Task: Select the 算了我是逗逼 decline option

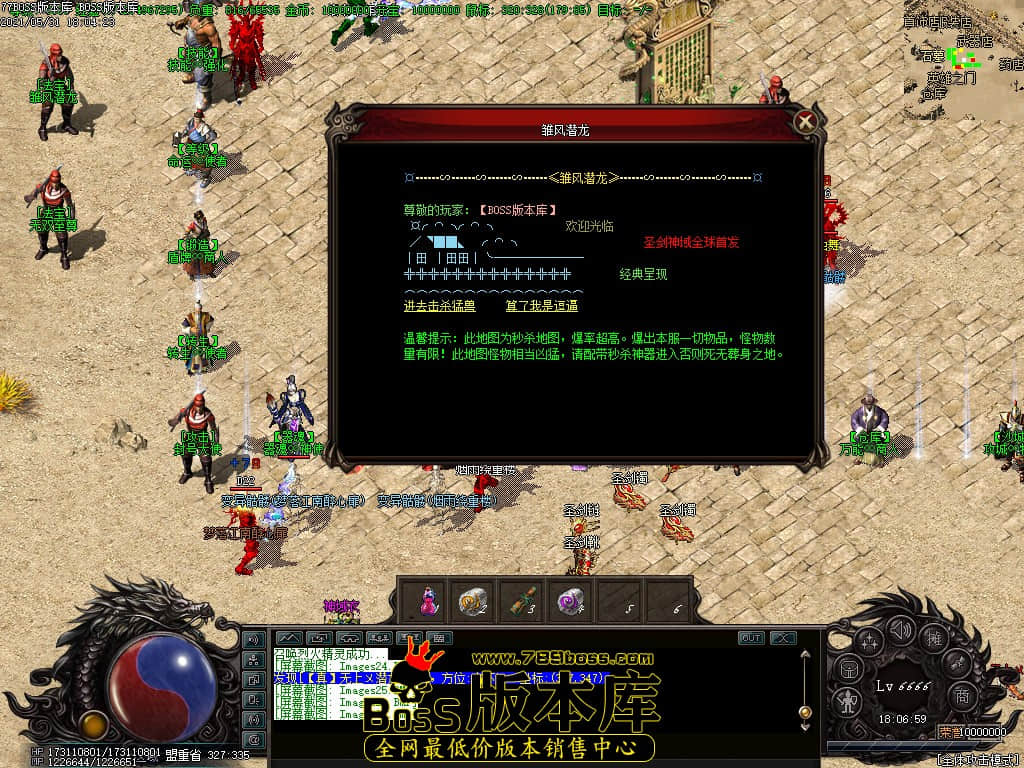Action: [541, 306]
